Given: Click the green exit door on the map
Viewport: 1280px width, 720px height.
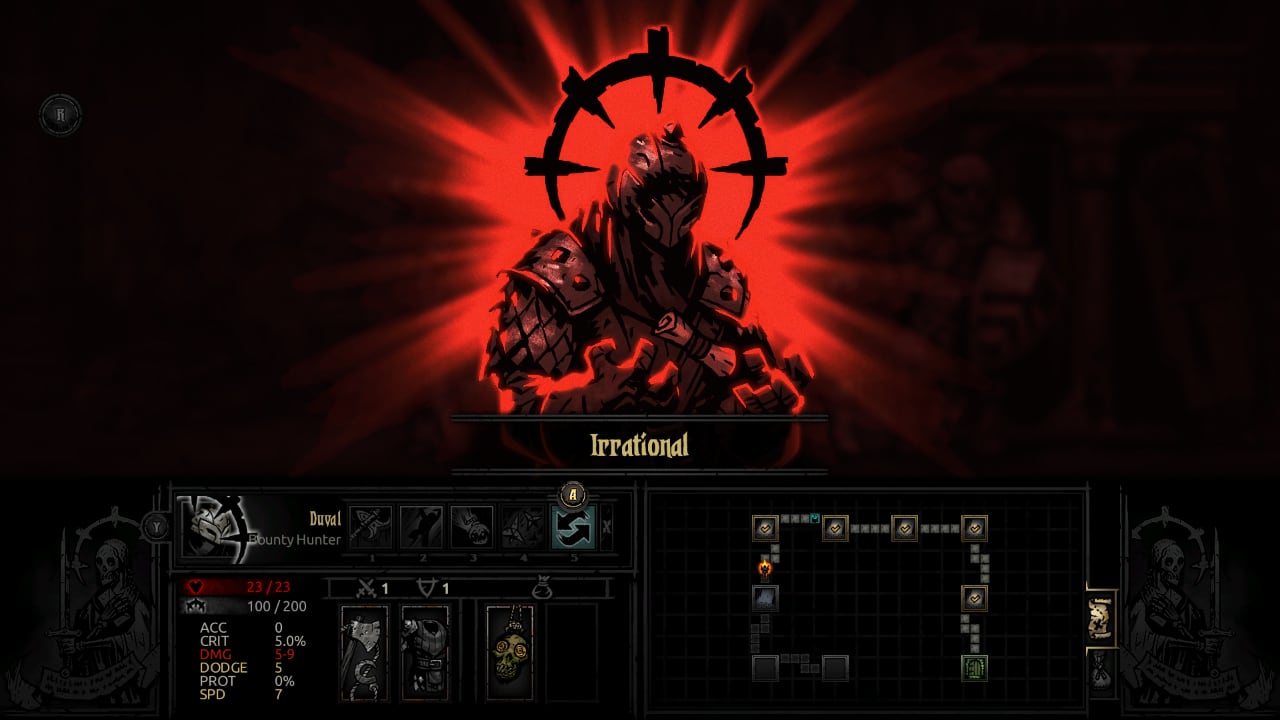Looking at the screenshot, I should coord(975,667).
